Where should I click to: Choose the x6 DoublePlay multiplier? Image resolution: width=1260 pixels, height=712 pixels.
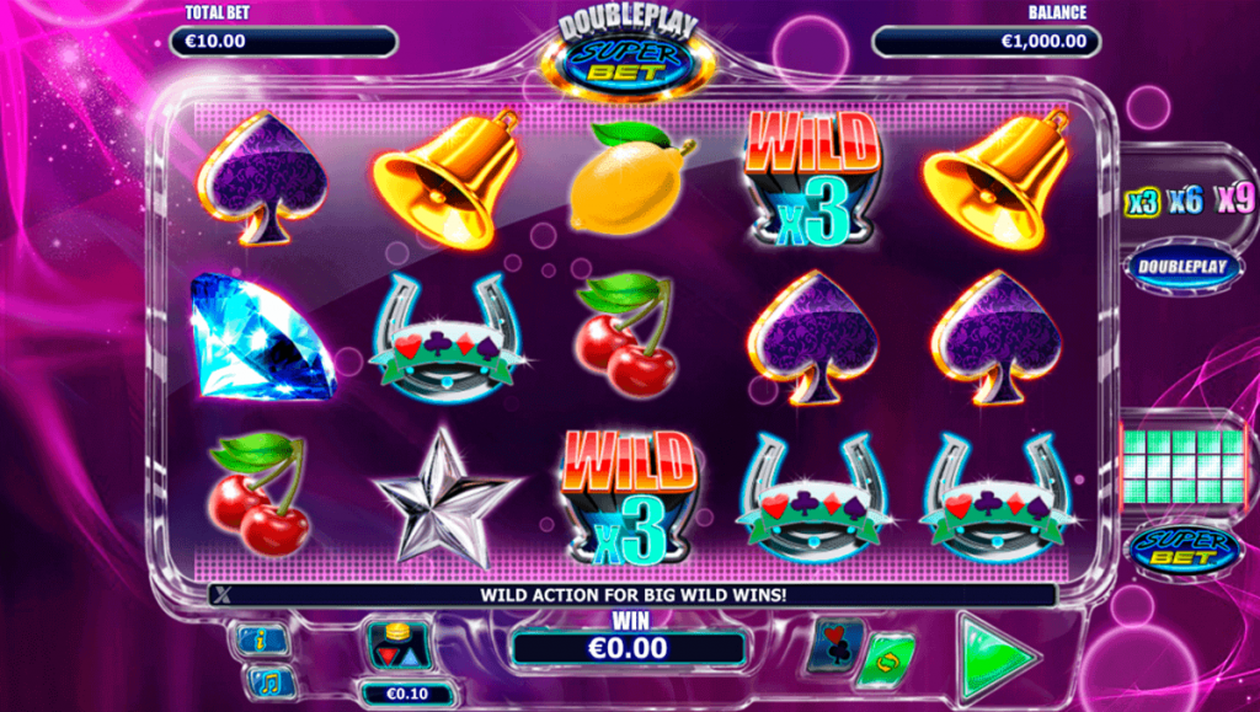click(1186, 200)
